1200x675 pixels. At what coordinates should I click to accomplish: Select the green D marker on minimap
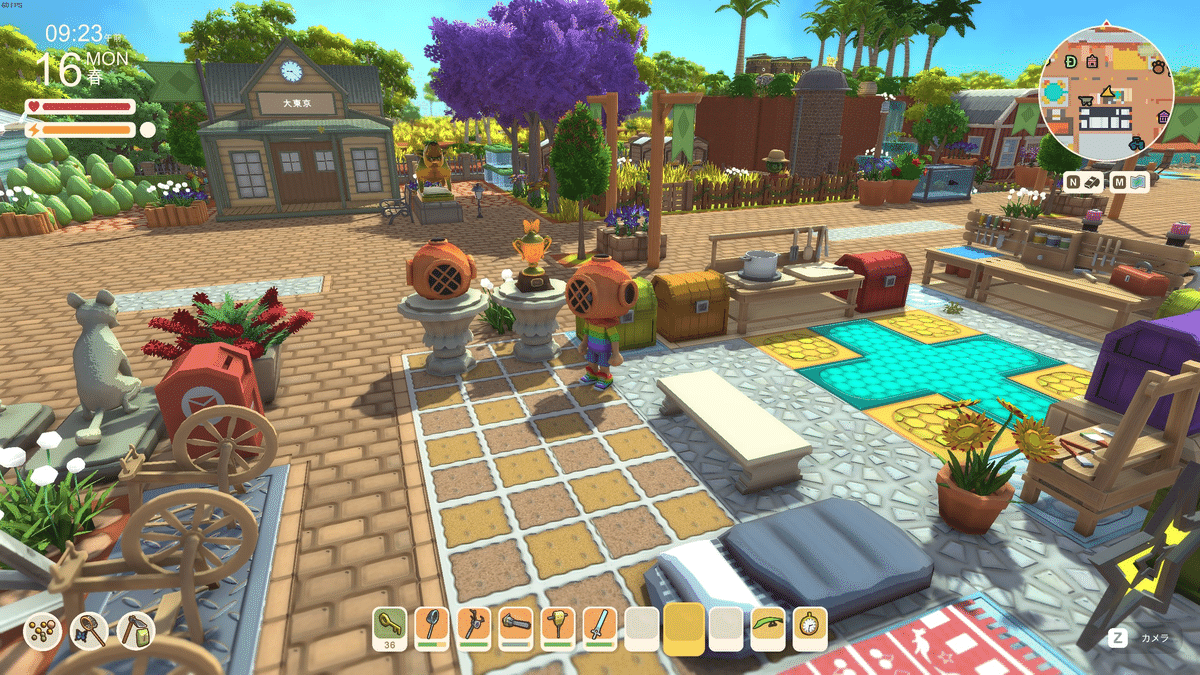(1071, 62)
